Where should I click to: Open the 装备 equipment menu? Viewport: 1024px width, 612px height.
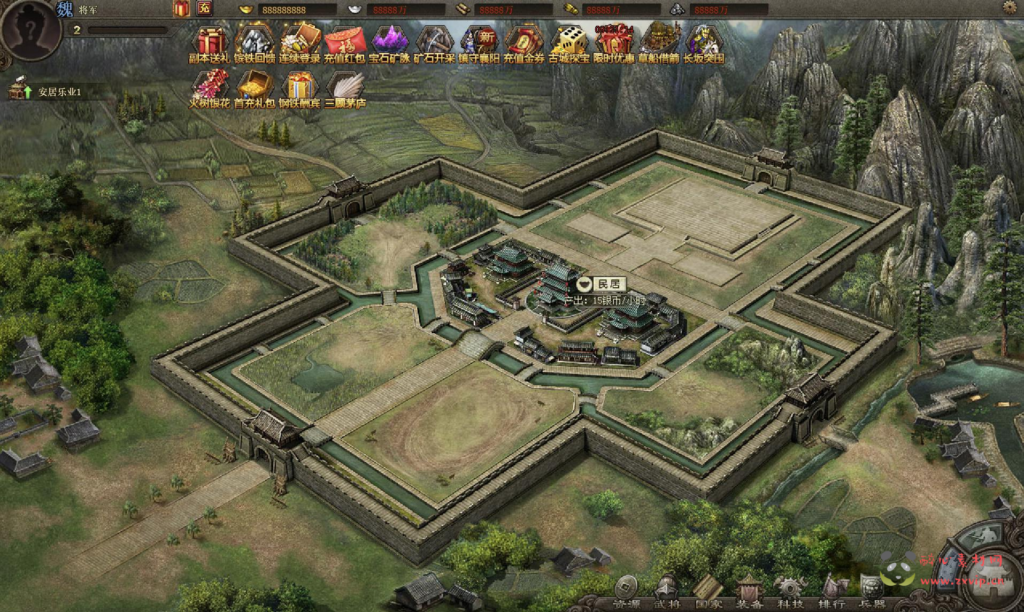coord(749,591)
